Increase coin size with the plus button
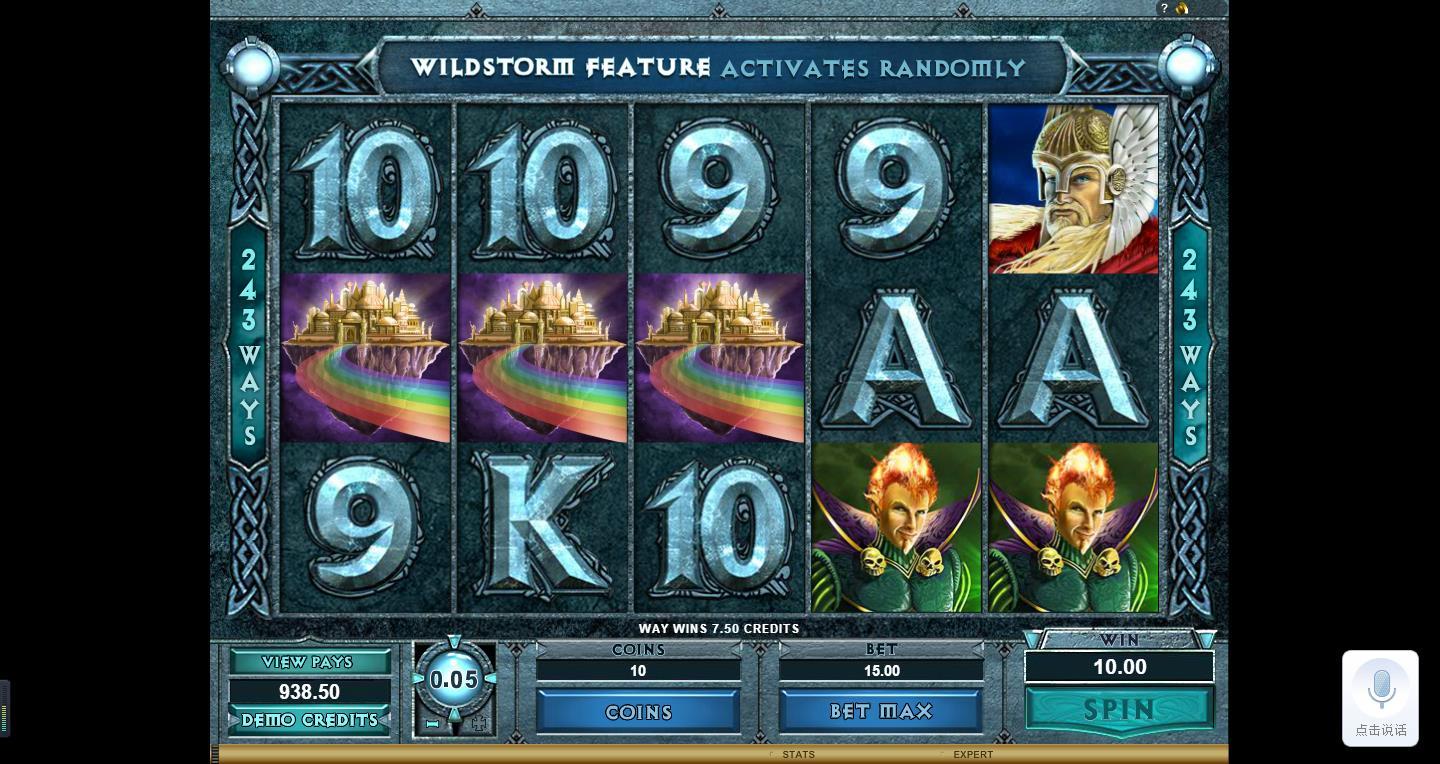Screen dimensions: 1440x764 [x=478, y=723]
